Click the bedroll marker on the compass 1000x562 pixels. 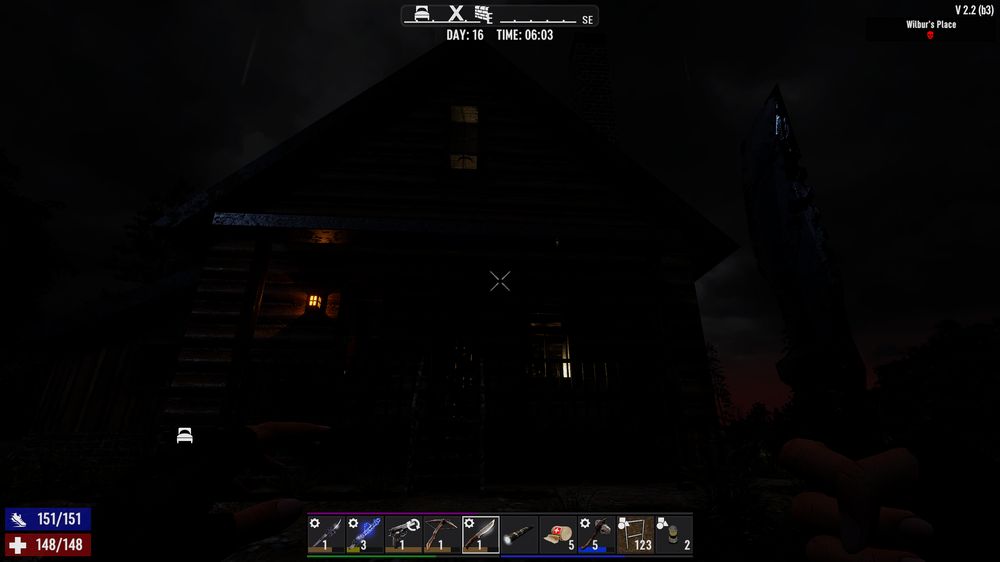click(423, 14)
